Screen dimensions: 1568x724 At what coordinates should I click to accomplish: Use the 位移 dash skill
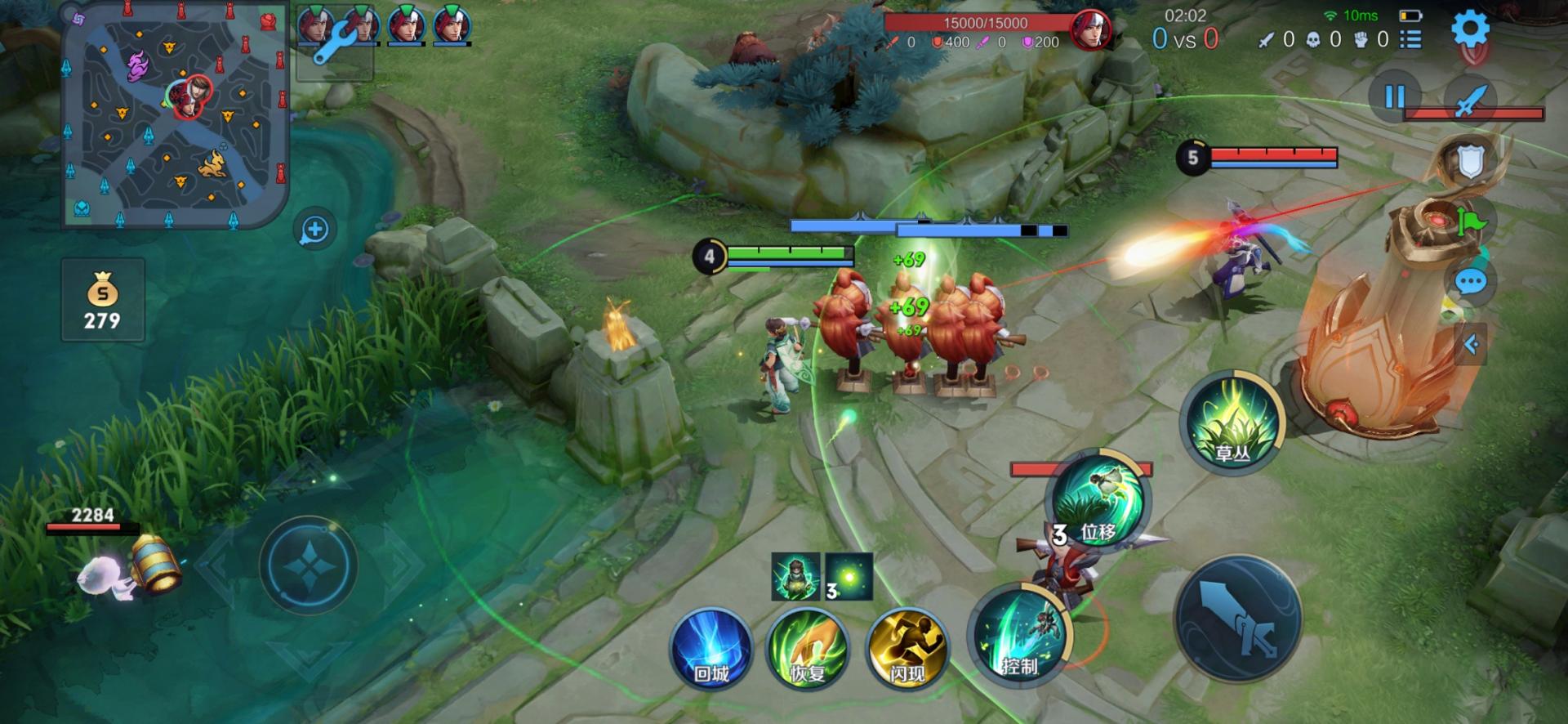[1097, 500]
